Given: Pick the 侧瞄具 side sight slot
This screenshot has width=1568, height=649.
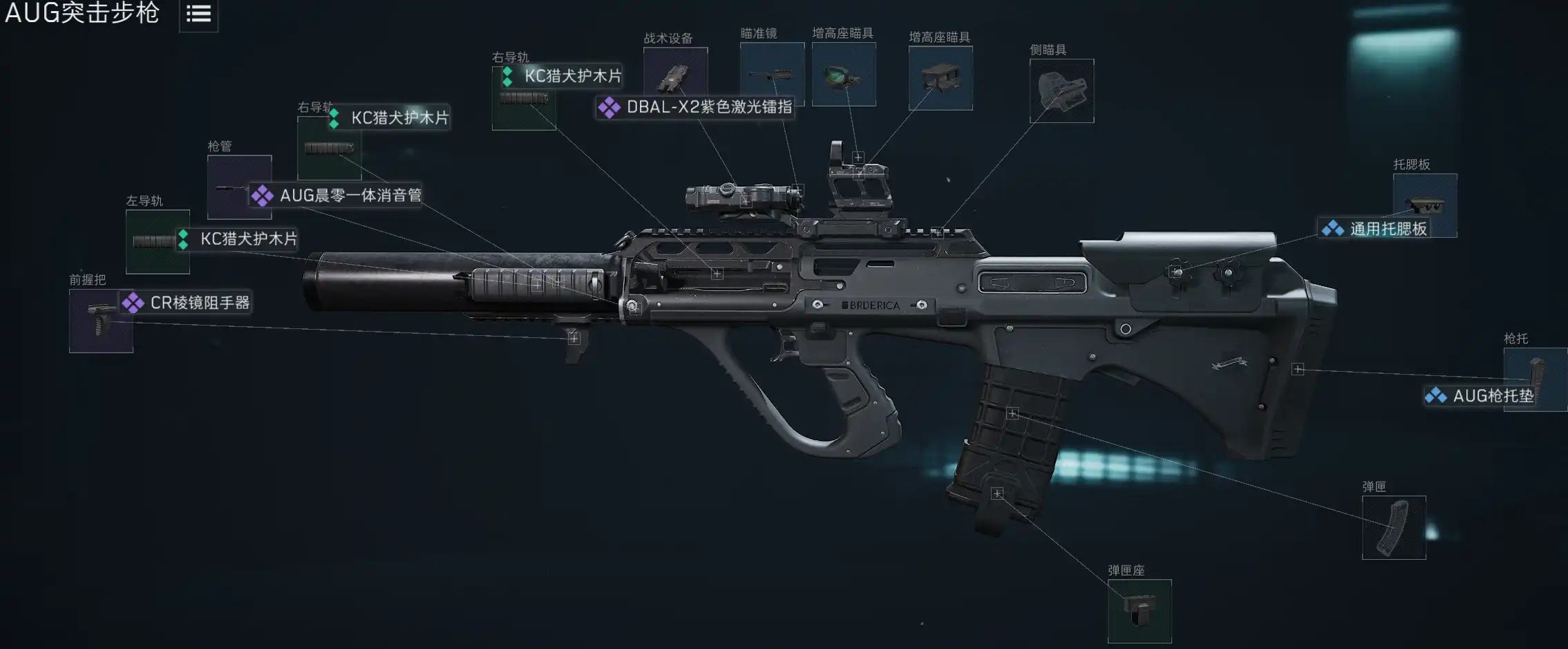Looking at the screenshot, I should click(x=1061, y=91).
